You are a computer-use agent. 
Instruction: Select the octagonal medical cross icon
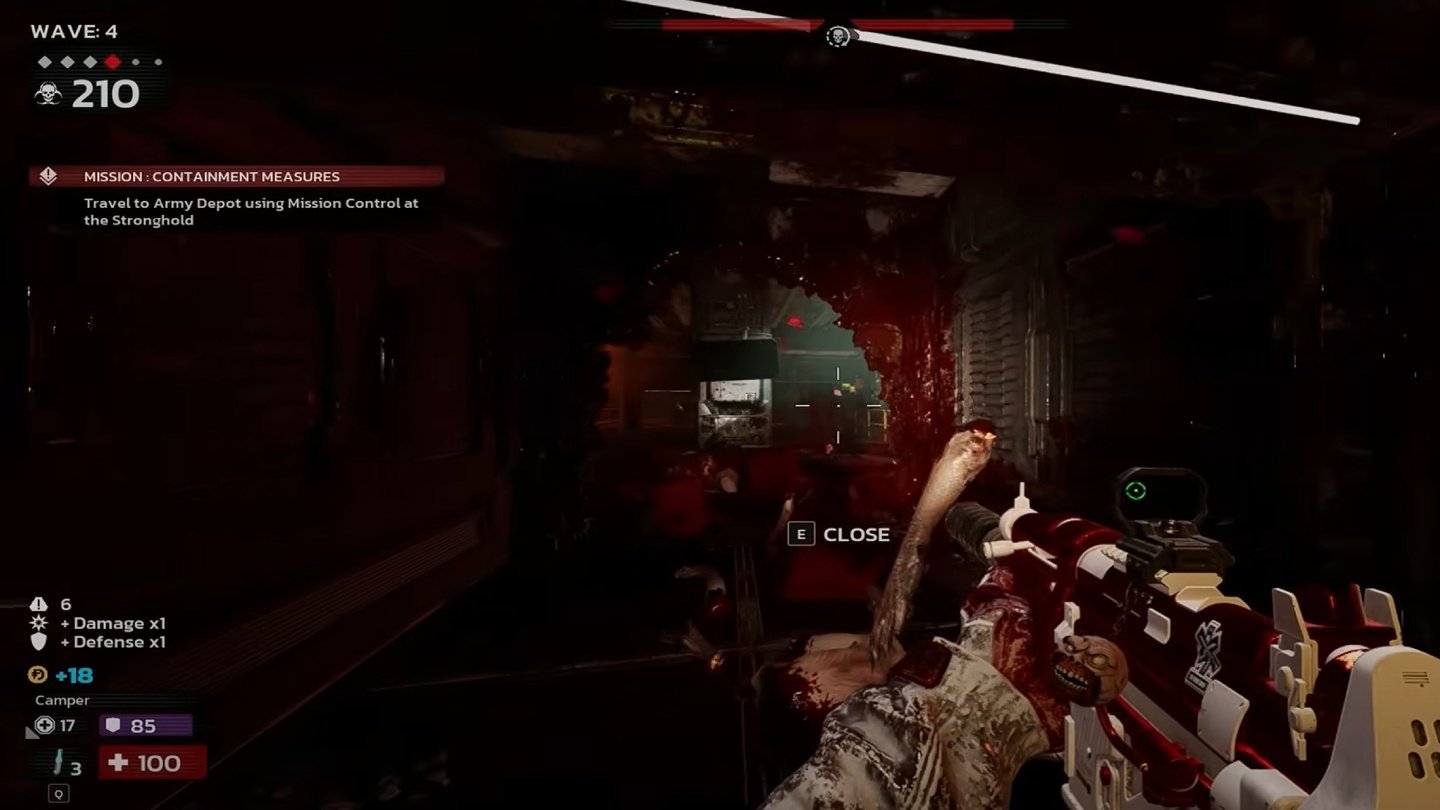pyautogui.click(x=44, y=725)
